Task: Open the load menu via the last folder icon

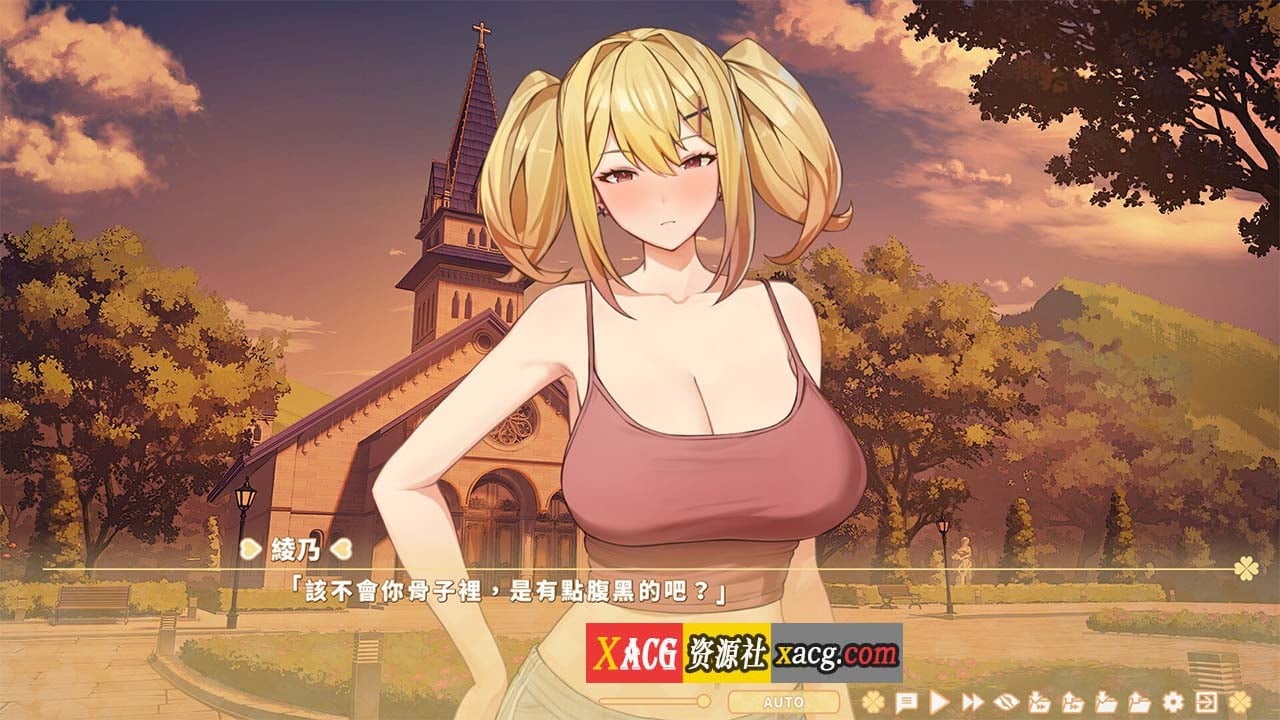Action: pyautogui.click(x=1139, y=701)
